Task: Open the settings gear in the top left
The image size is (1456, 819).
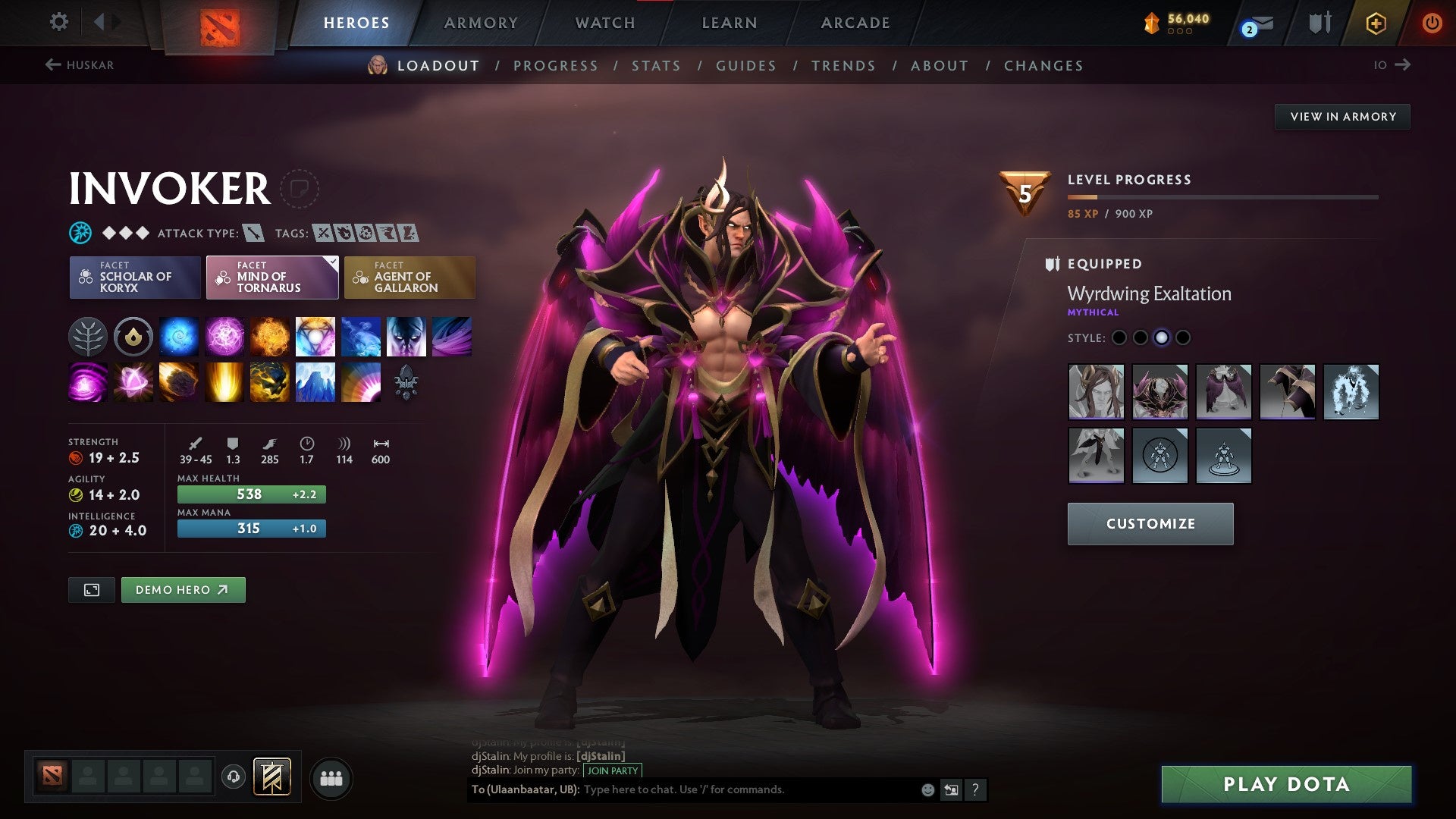Action: pyautogui.click(x=58, y=22)
